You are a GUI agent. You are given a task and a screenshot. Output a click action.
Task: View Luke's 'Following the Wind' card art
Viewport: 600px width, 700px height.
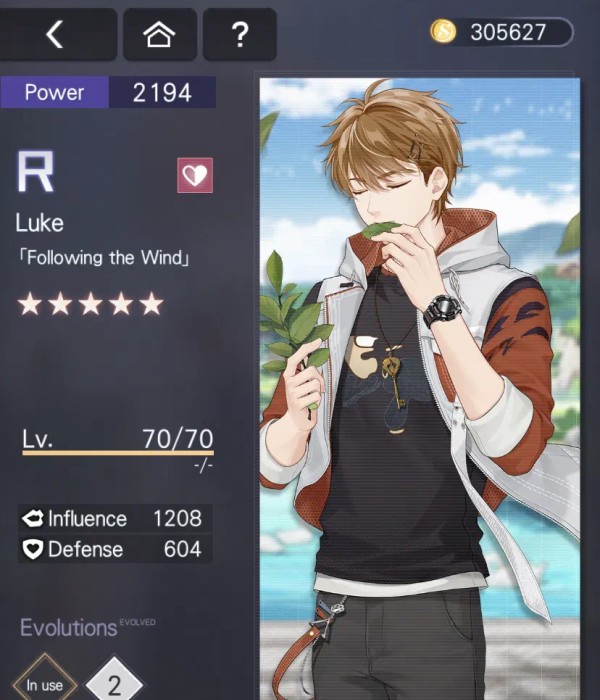click(420, 390)
